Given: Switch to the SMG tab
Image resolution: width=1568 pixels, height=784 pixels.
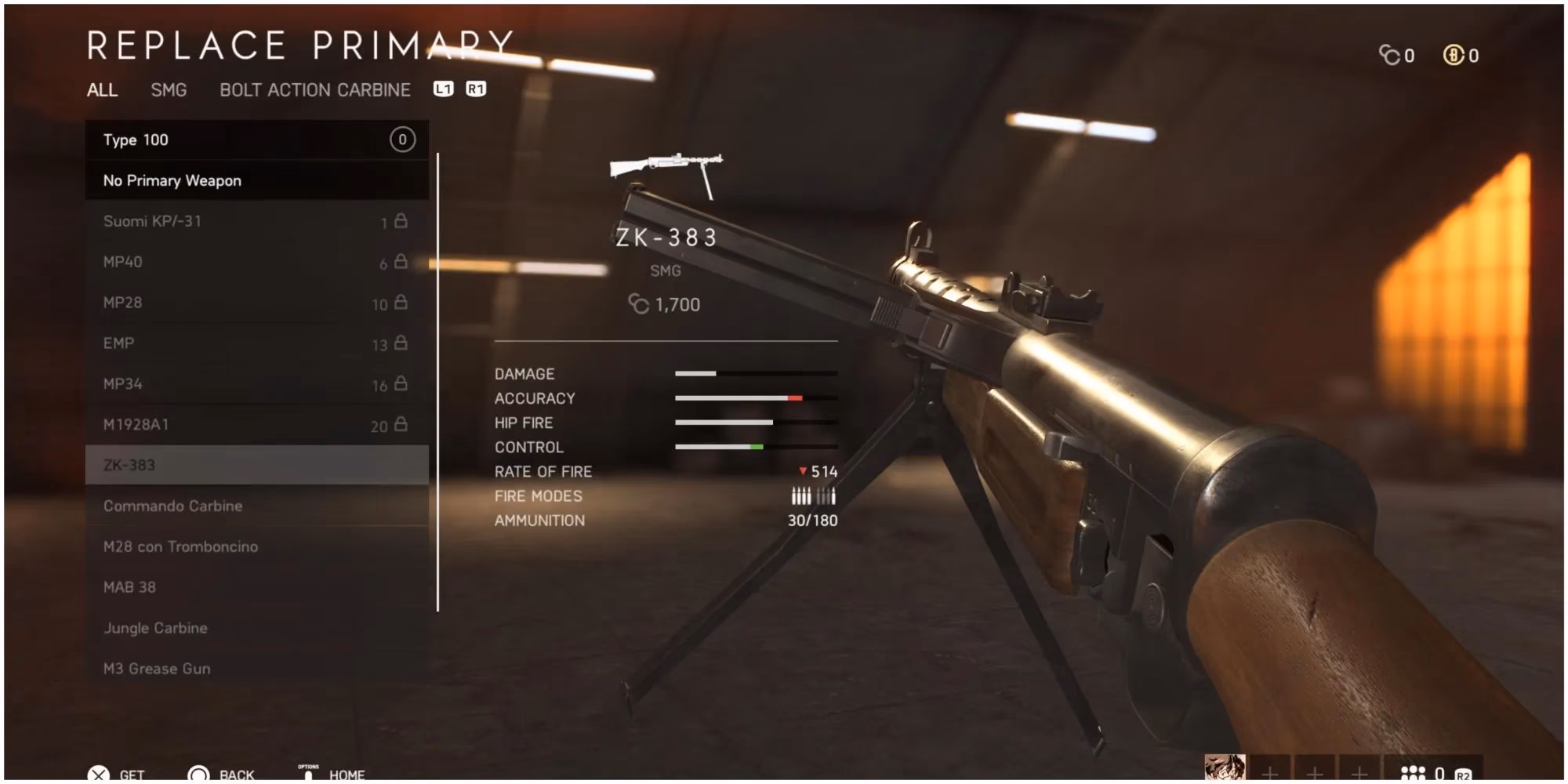Looking at the screenshot, I should (169, 89).
